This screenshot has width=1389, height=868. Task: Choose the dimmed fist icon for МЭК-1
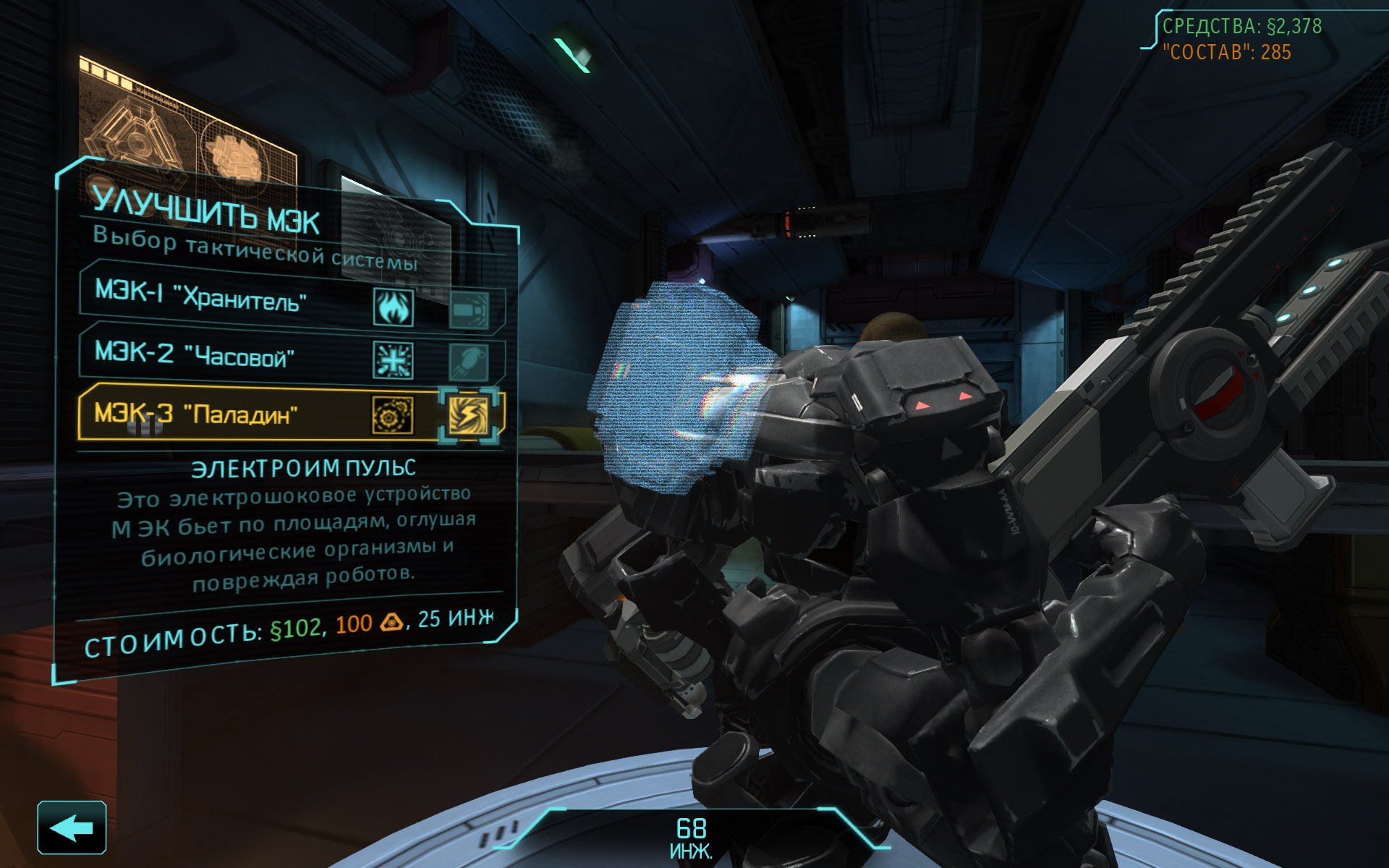(469, 311)
